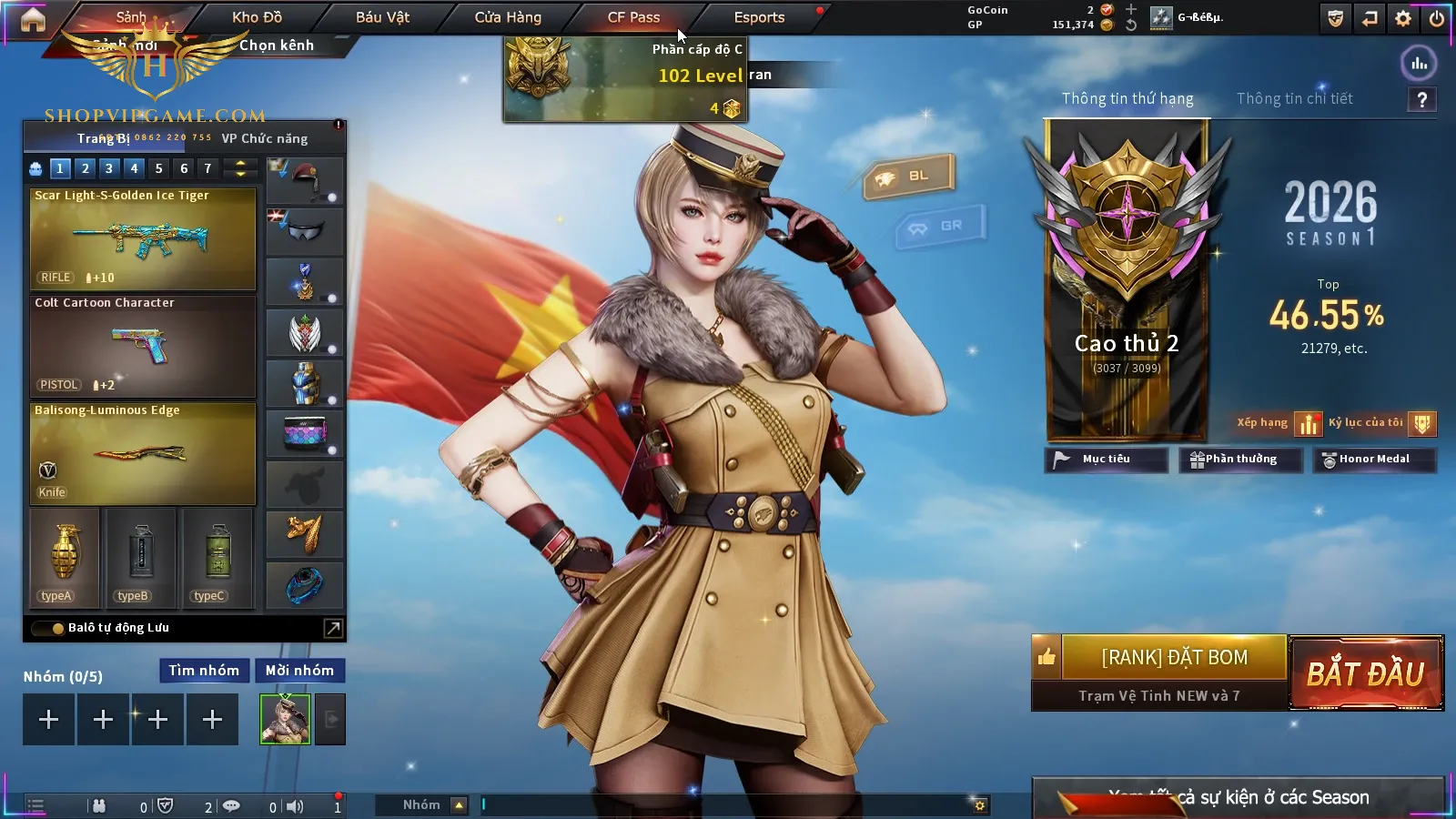
Task: Invite players with Mời nhóm
Action: (x=299, y=671)
